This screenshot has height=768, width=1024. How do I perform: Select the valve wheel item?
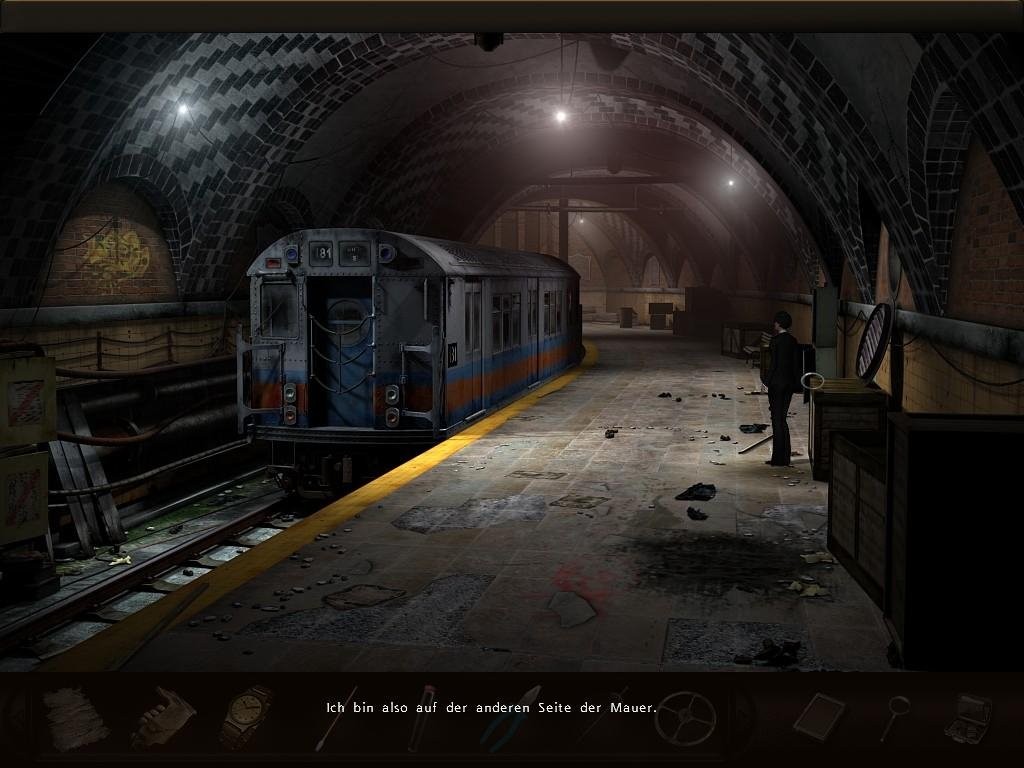[x=686, y=717]
